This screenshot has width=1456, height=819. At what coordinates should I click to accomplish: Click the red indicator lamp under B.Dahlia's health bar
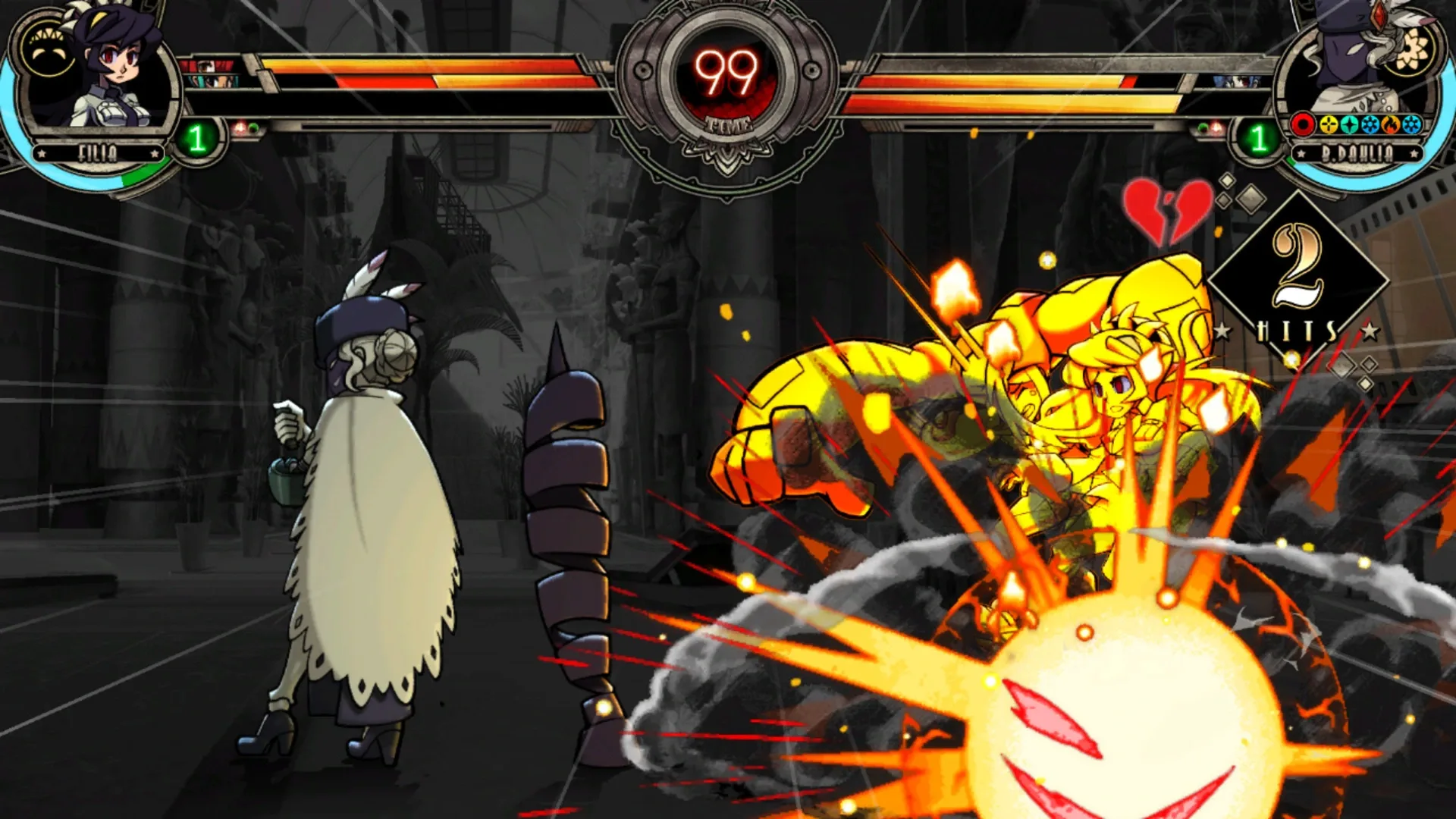click(x=1215, y=127)
